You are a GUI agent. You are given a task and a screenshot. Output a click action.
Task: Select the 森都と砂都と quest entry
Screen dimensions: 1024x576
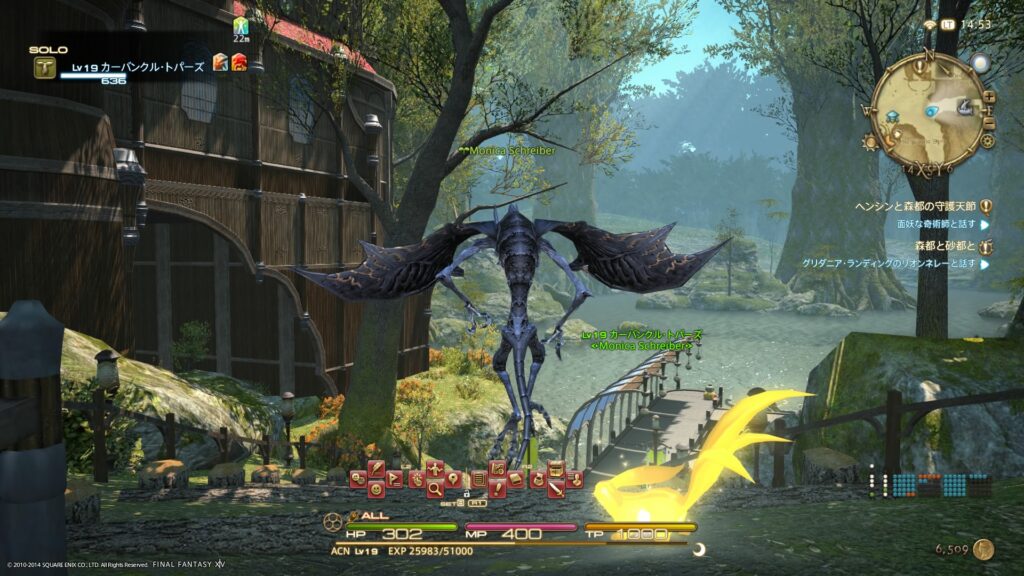[x=943, y=245]
